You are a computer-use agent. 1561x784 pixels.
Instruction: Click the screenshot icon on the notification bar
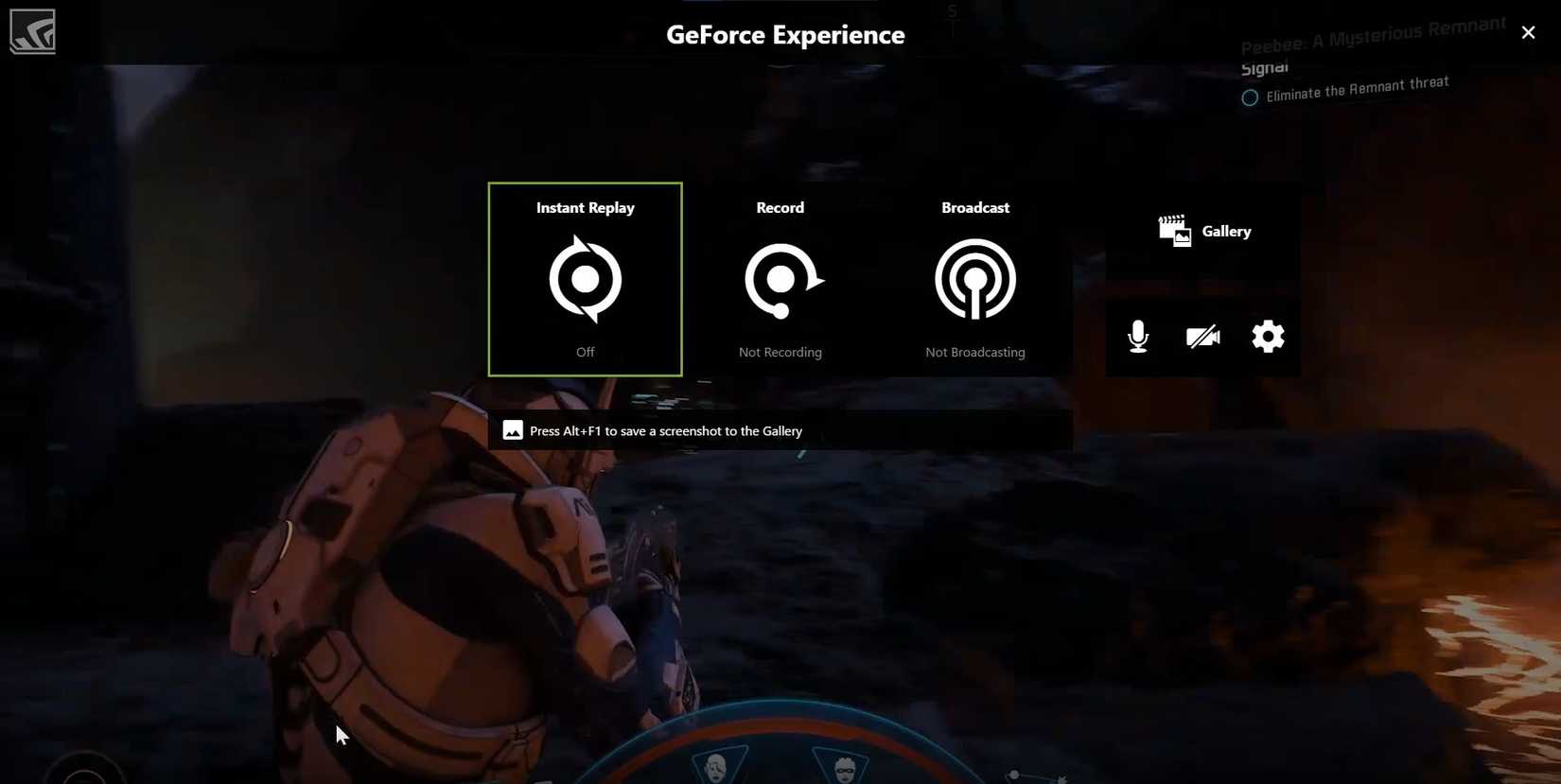coord(512,429)
